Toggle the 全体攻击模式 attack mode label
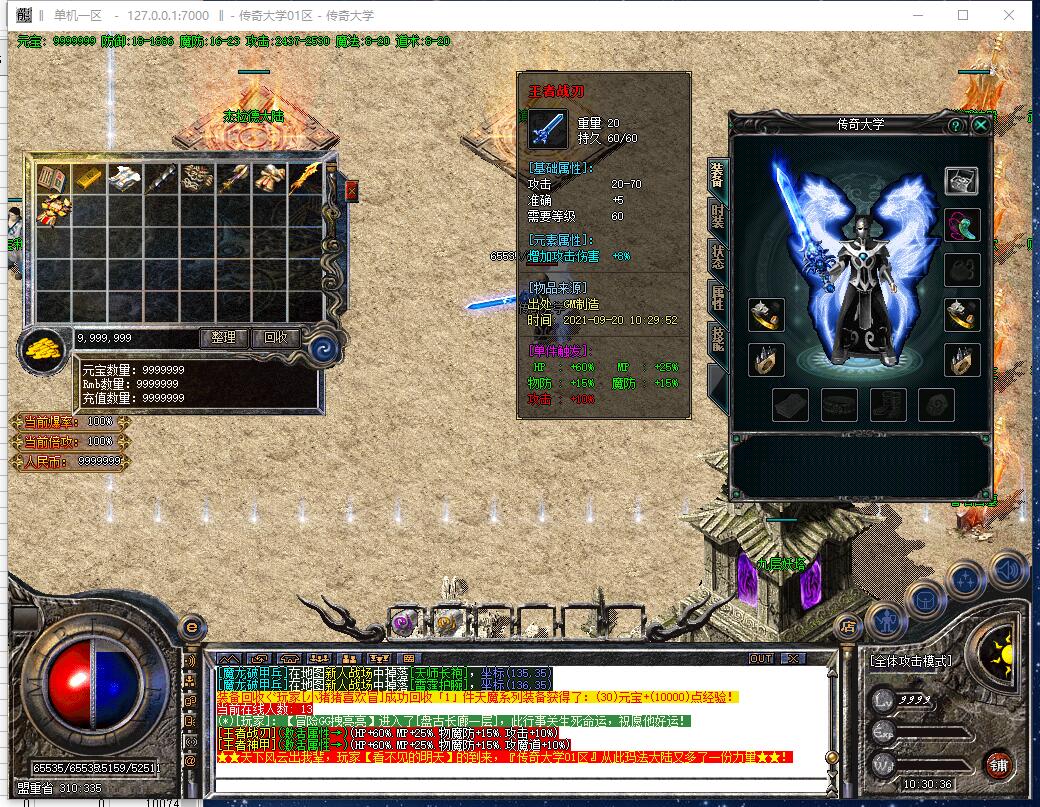The height and width of the screenshot is (807, 1040). coord(910,661)
